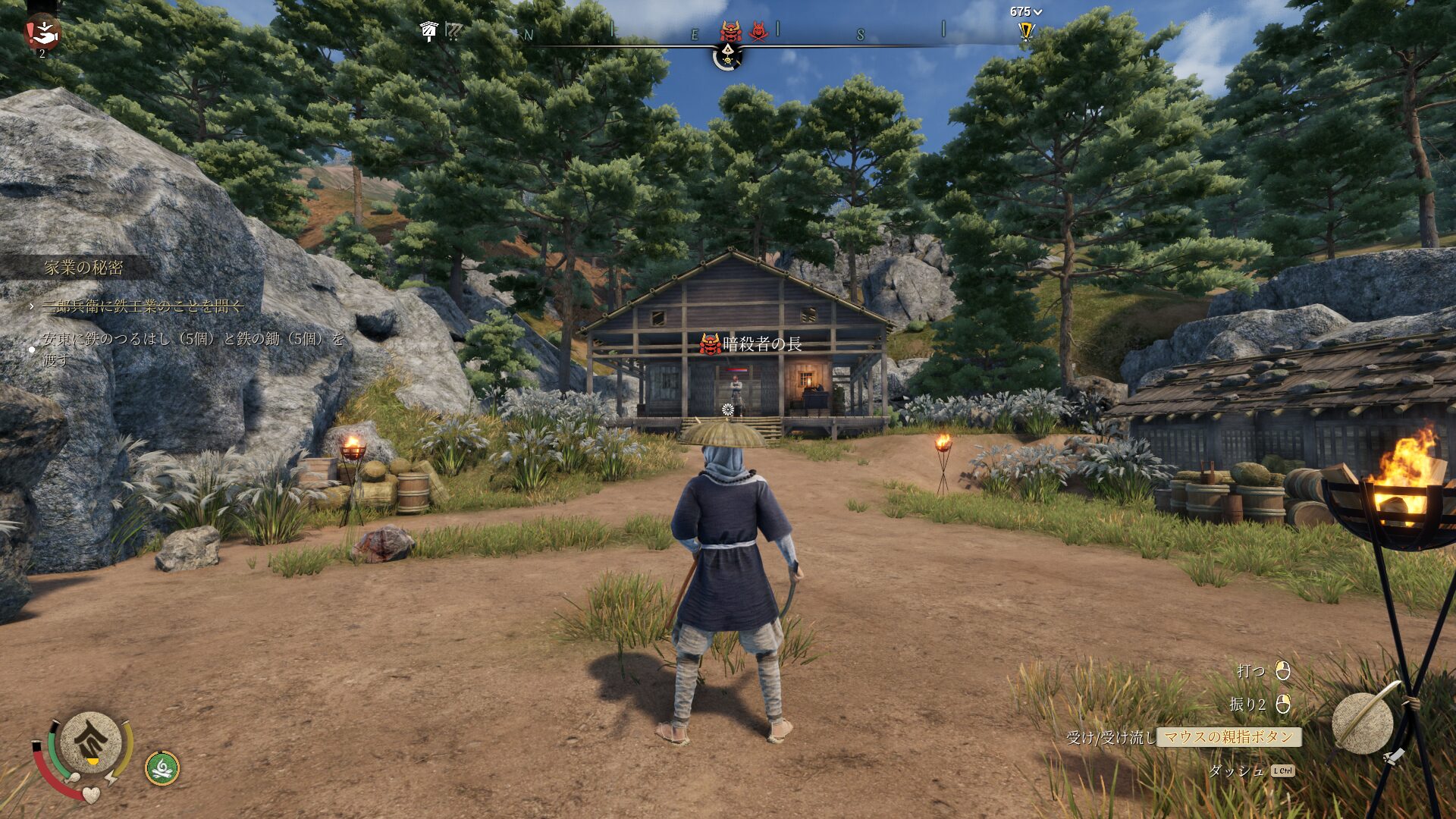Click the 三郎兵衛に鉄工業 quest objective line
The width and height of the screenshot is (1456, 819).
coord(142,306)
